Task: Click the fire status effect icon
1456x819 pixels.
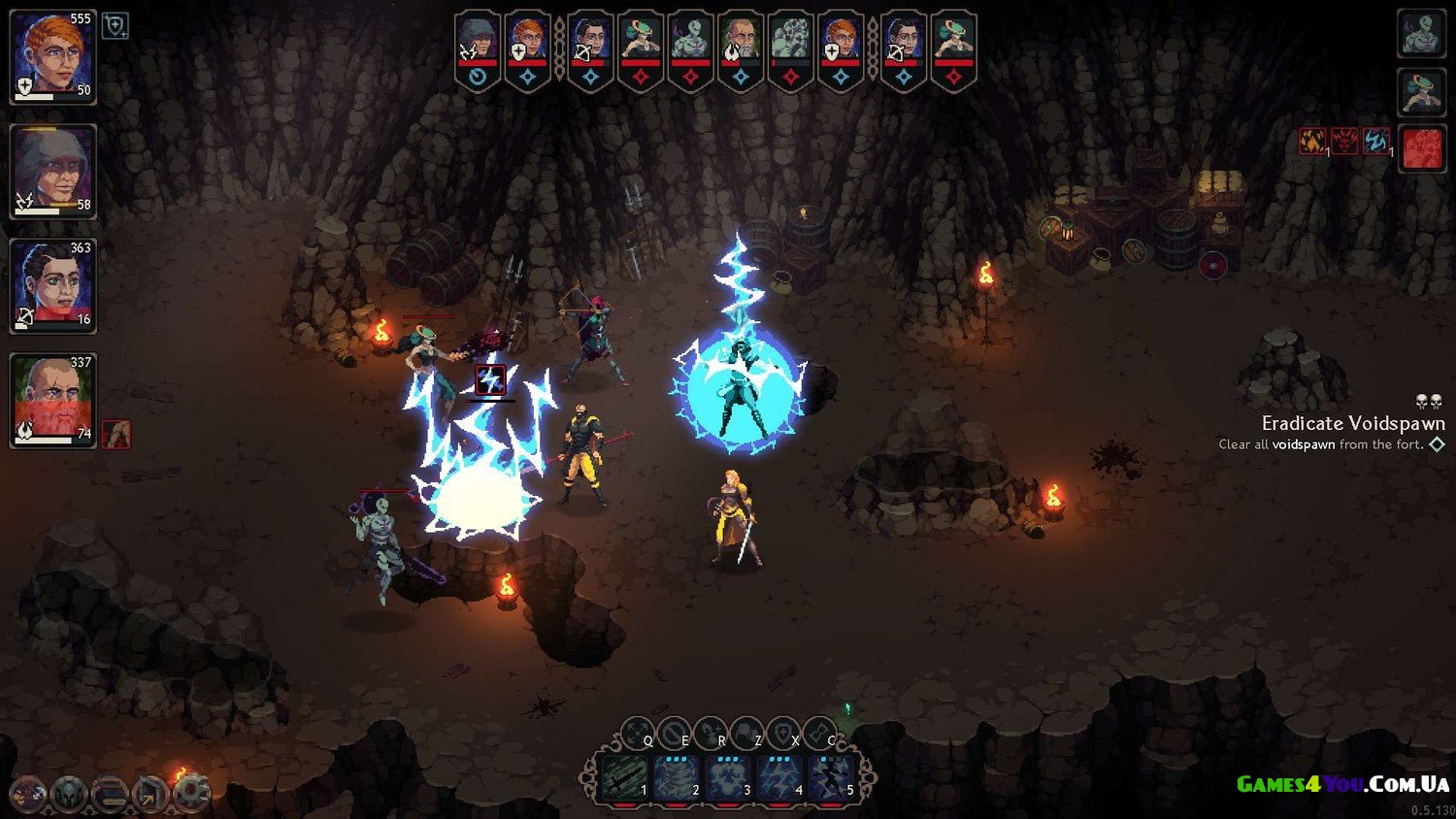Action: tap(1312, 143)
